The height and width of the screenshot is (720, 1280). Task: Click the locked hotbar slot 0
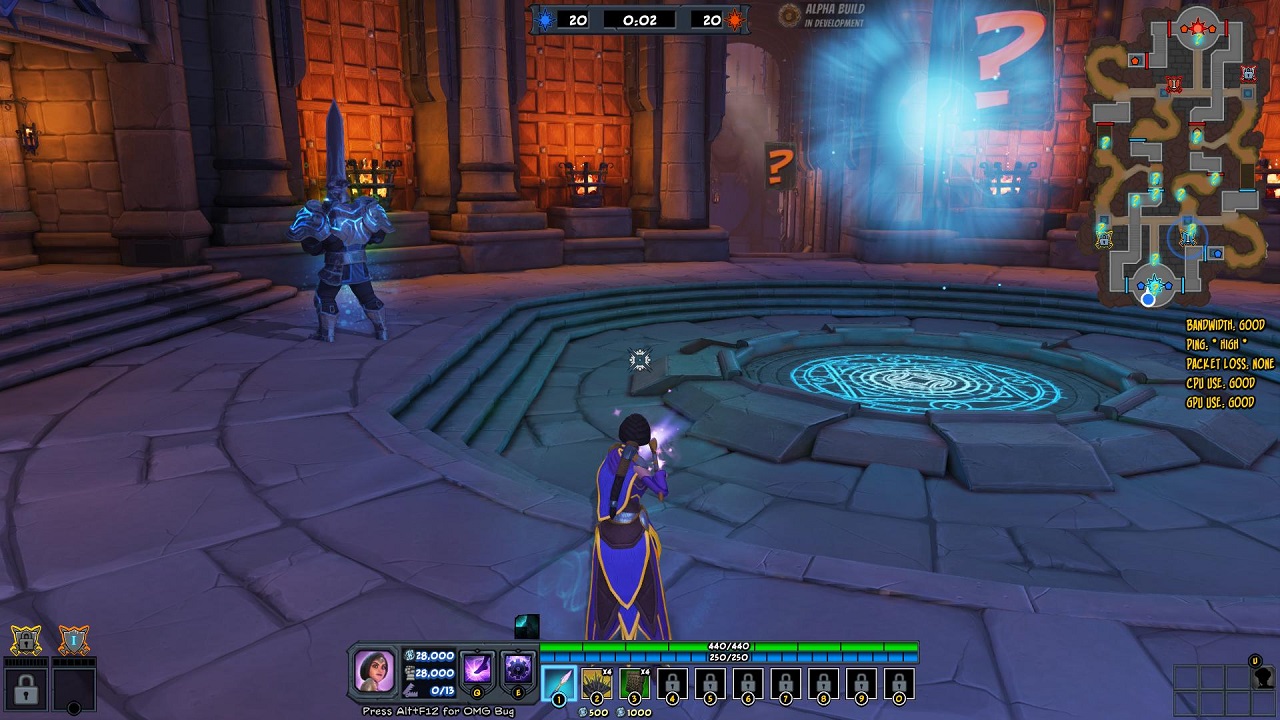coord(898,683)
